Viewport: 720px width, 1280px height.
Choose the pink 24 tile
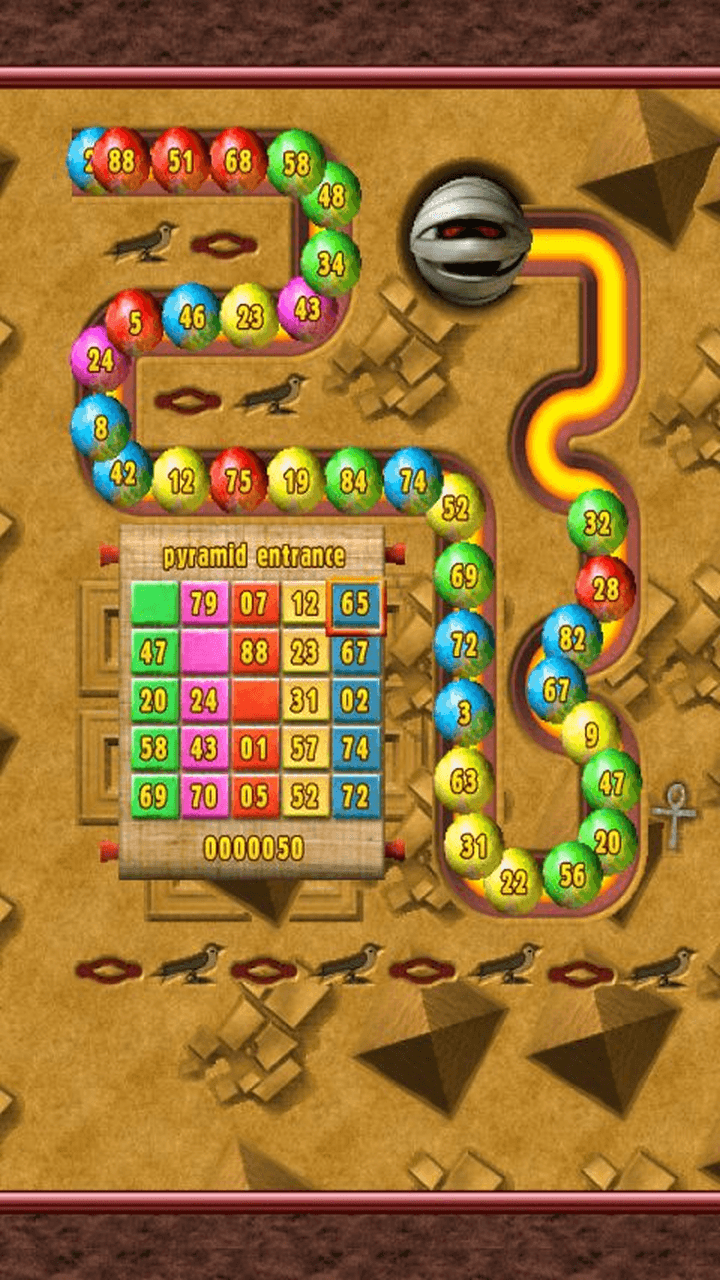(205, 700)
